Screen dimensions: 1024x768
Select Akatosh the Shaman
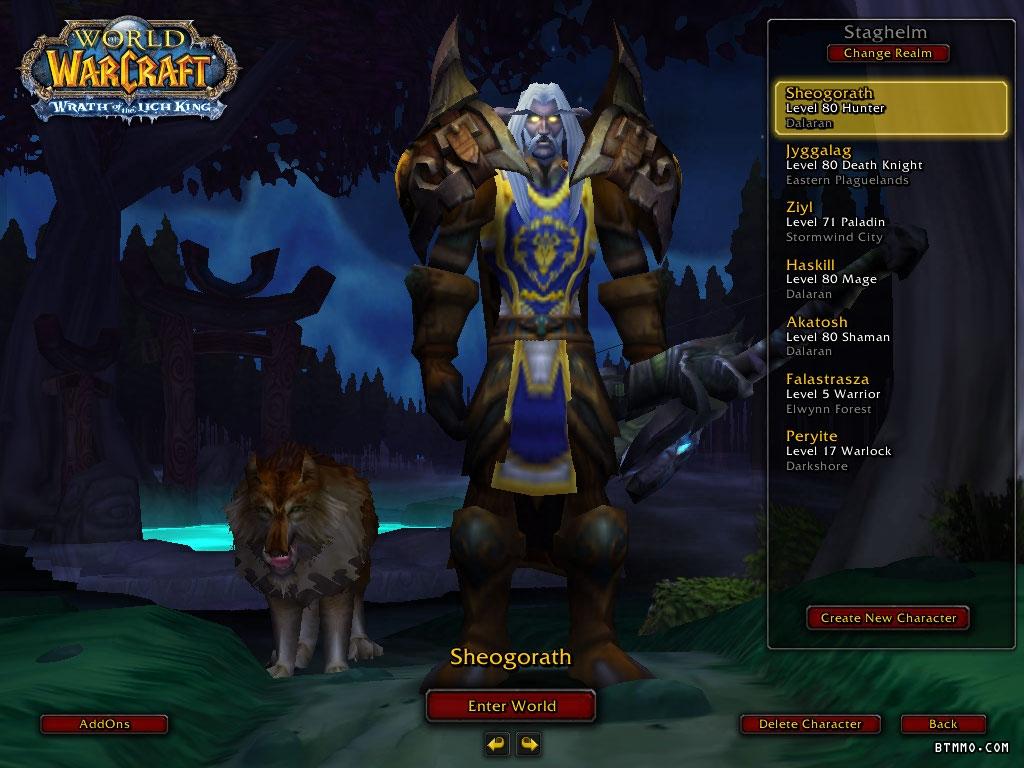tap(891, 336)
